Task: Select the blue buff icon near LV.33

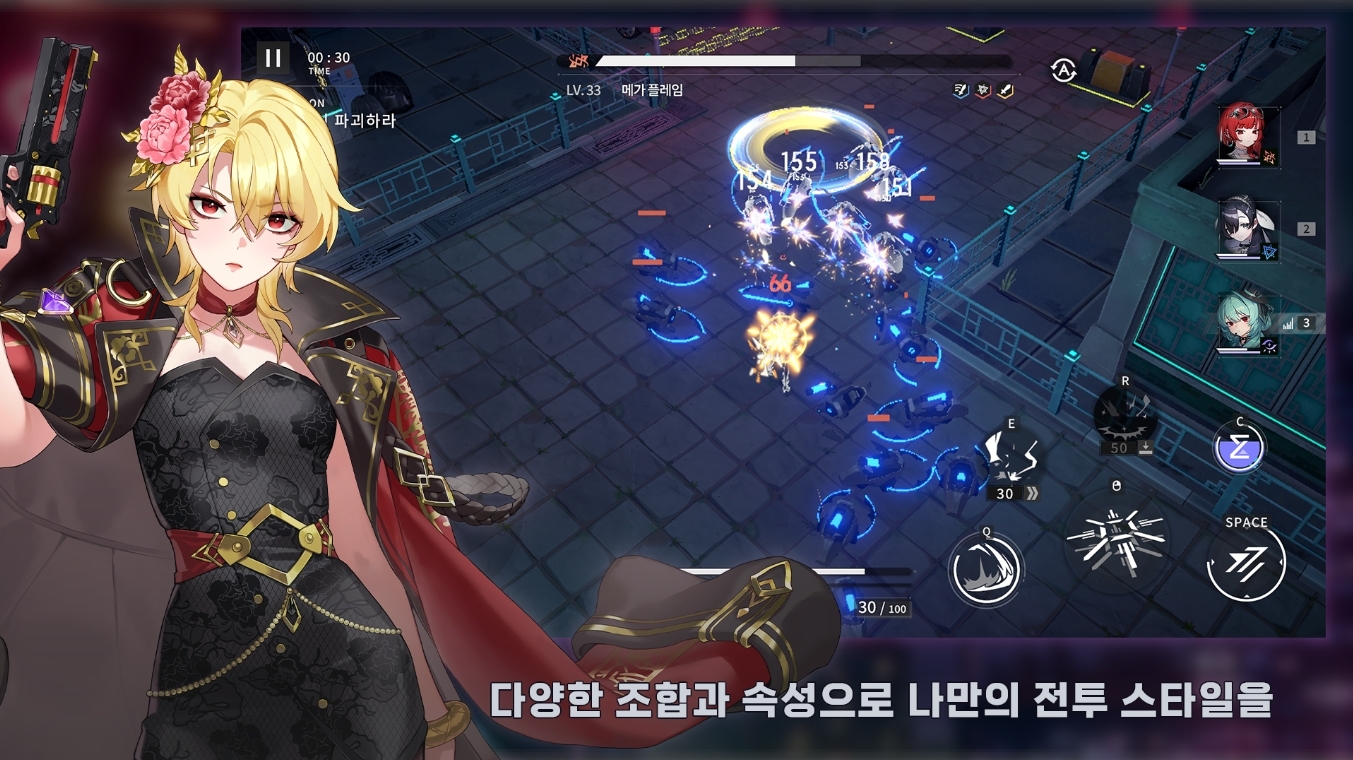Action: coord(960,91)
